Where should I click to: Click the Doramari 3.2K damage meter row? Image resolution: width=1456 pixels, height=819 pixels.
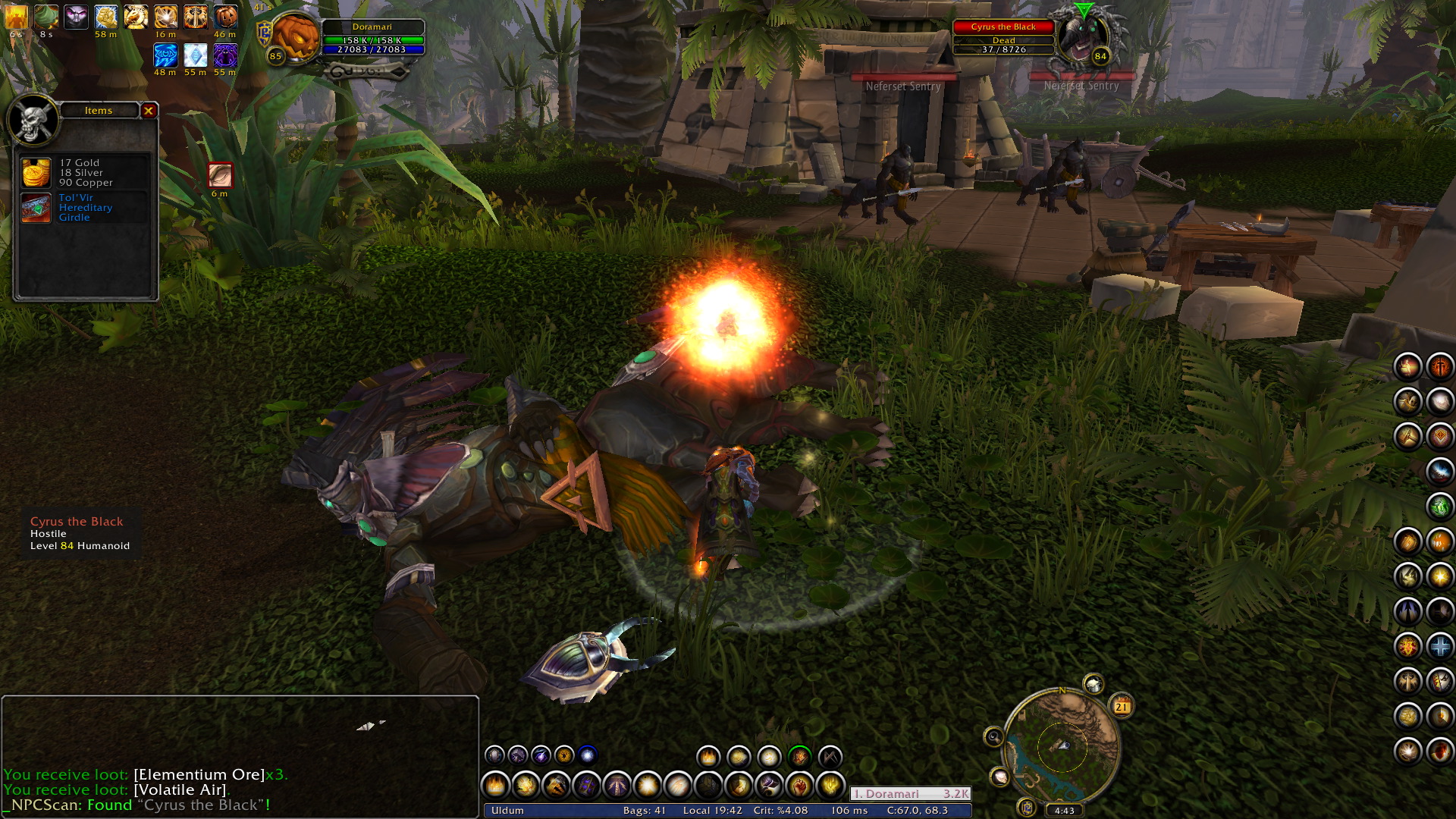(x=910, y=794)
